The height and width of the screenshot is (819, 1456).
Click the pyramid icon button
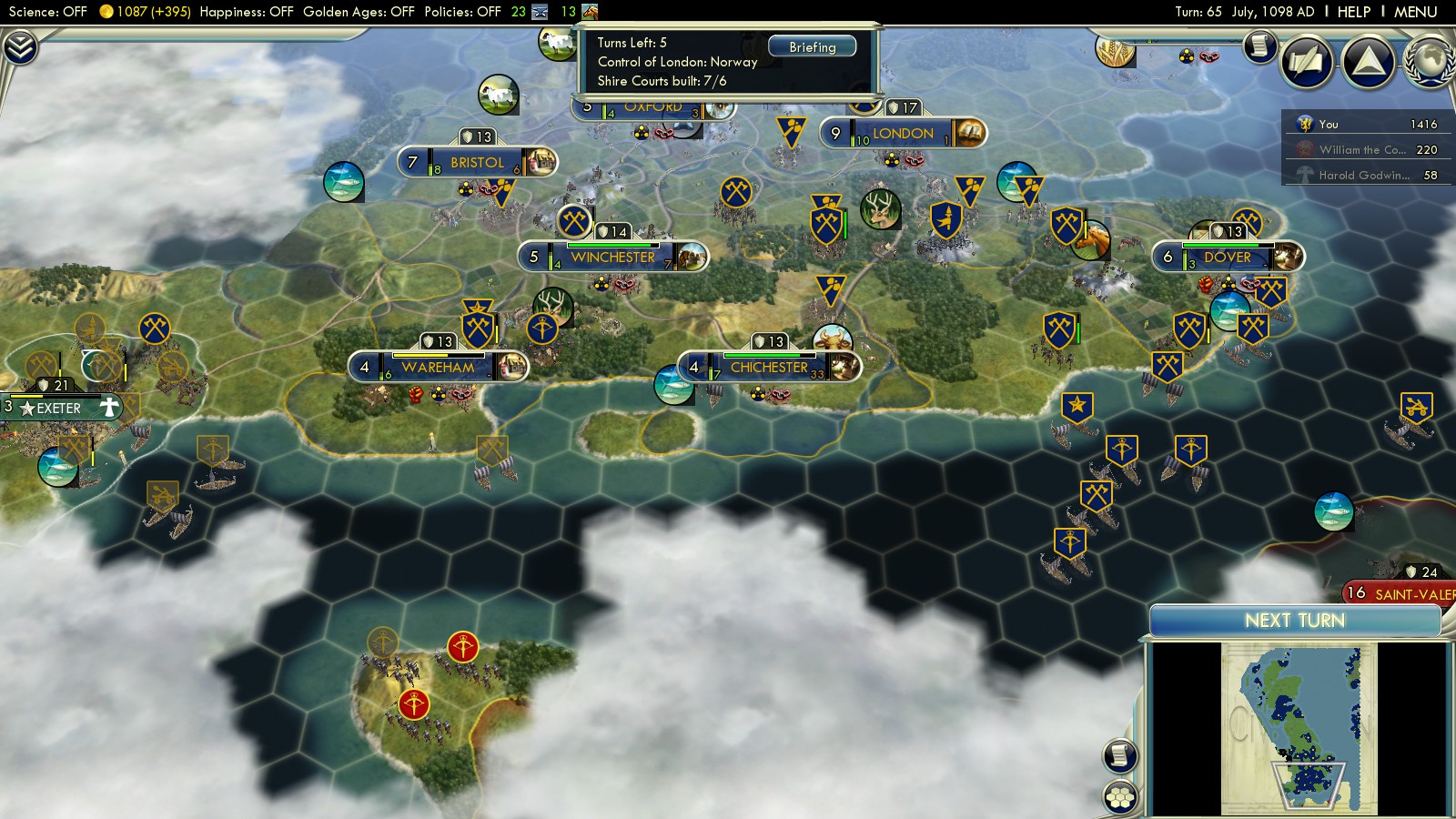coord(1369,62)
